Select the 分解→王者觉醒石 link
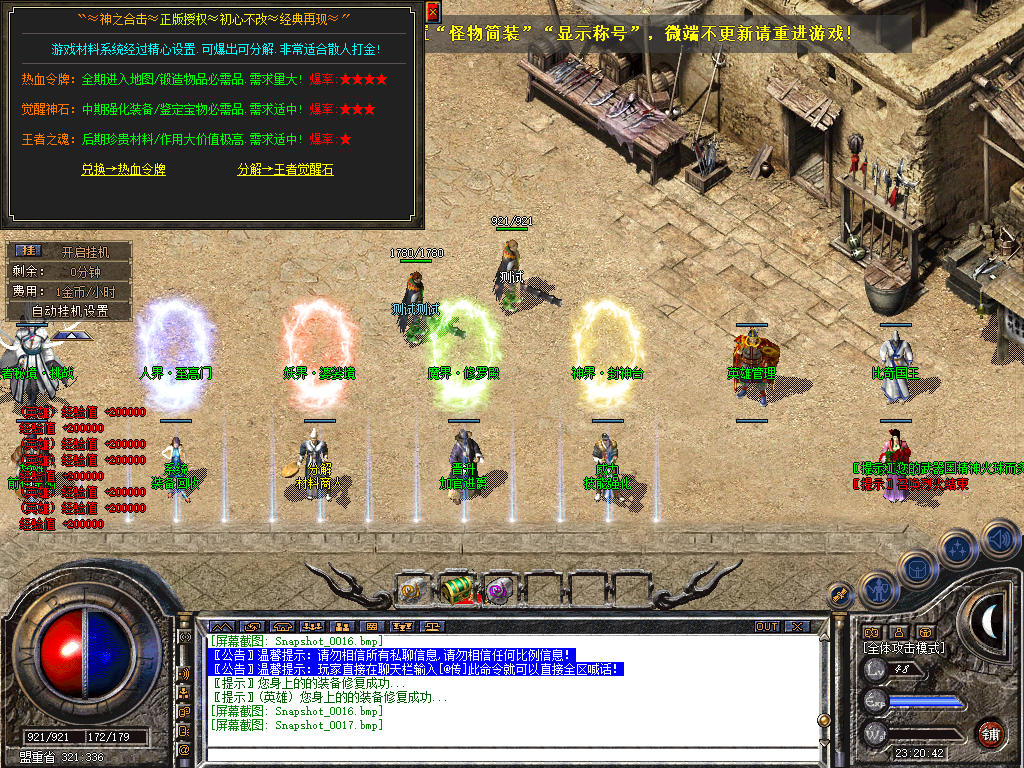Image resolution: width=1024 pixels, height=768 pixels. coord(285,170)
